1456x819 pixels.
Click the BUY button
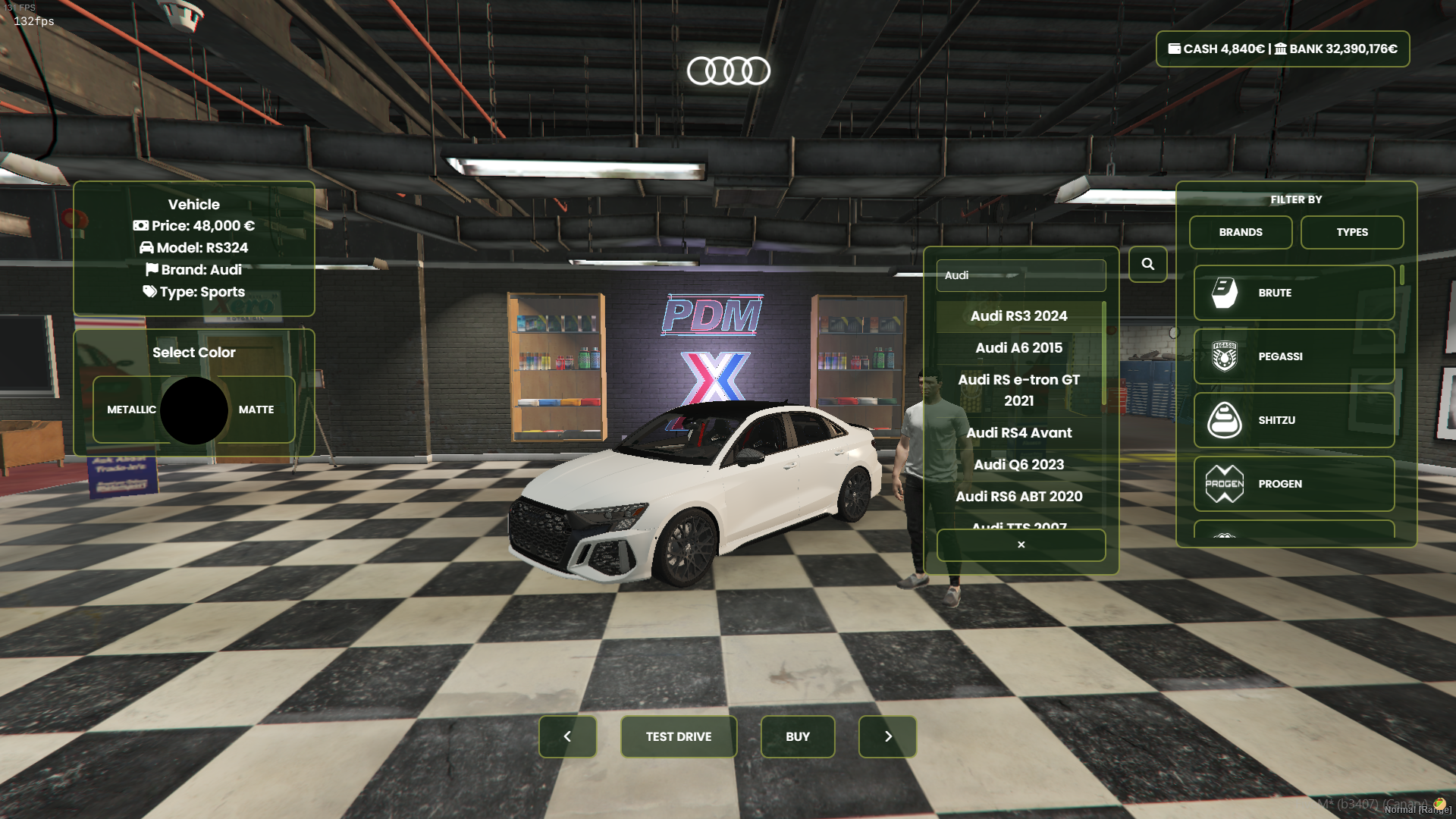(x=797, y=736)
